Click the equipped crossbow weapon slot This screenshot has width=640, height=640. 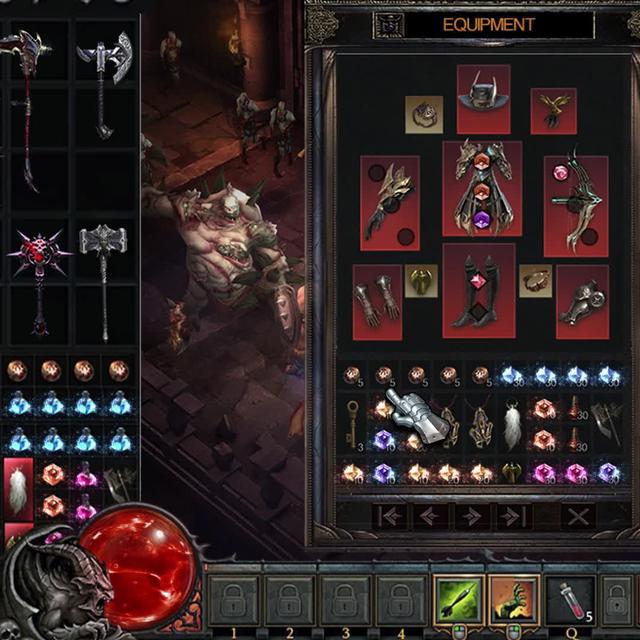tap(575, 205)
